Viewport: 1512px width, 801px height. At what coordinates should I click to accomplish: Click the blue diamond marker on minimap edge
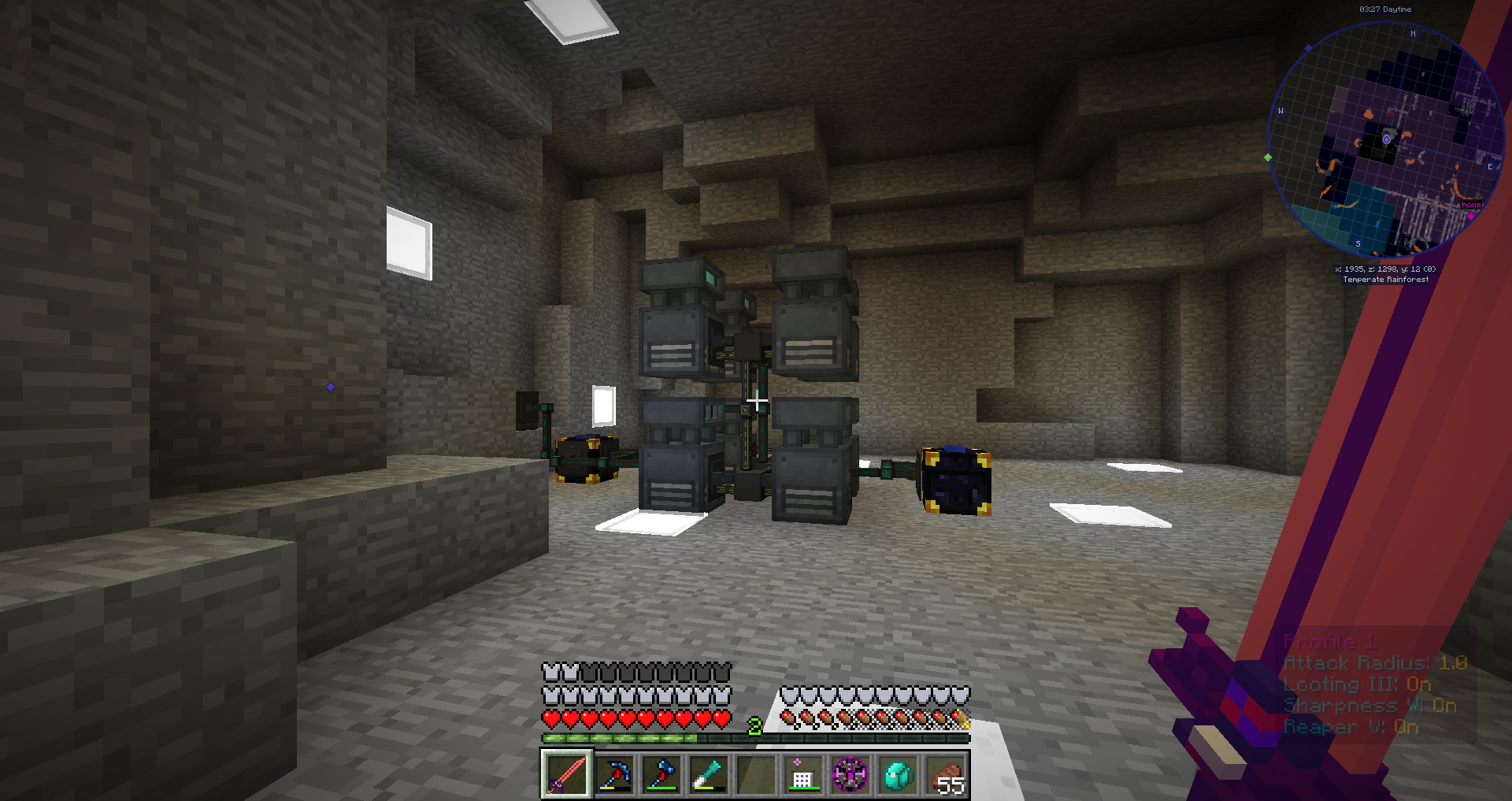(1309, 48)
